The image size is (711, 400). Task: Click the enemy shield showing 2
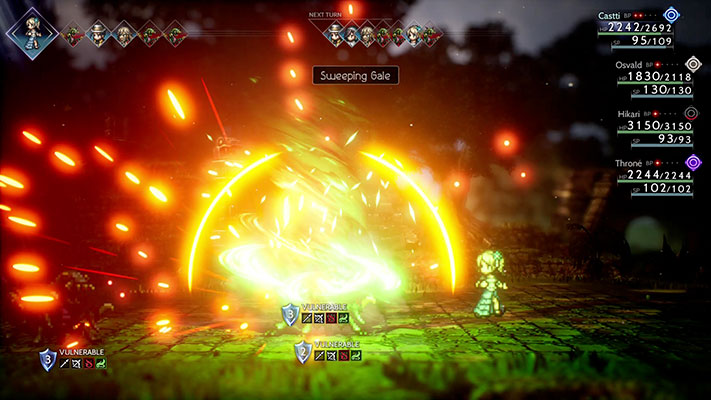303,351
